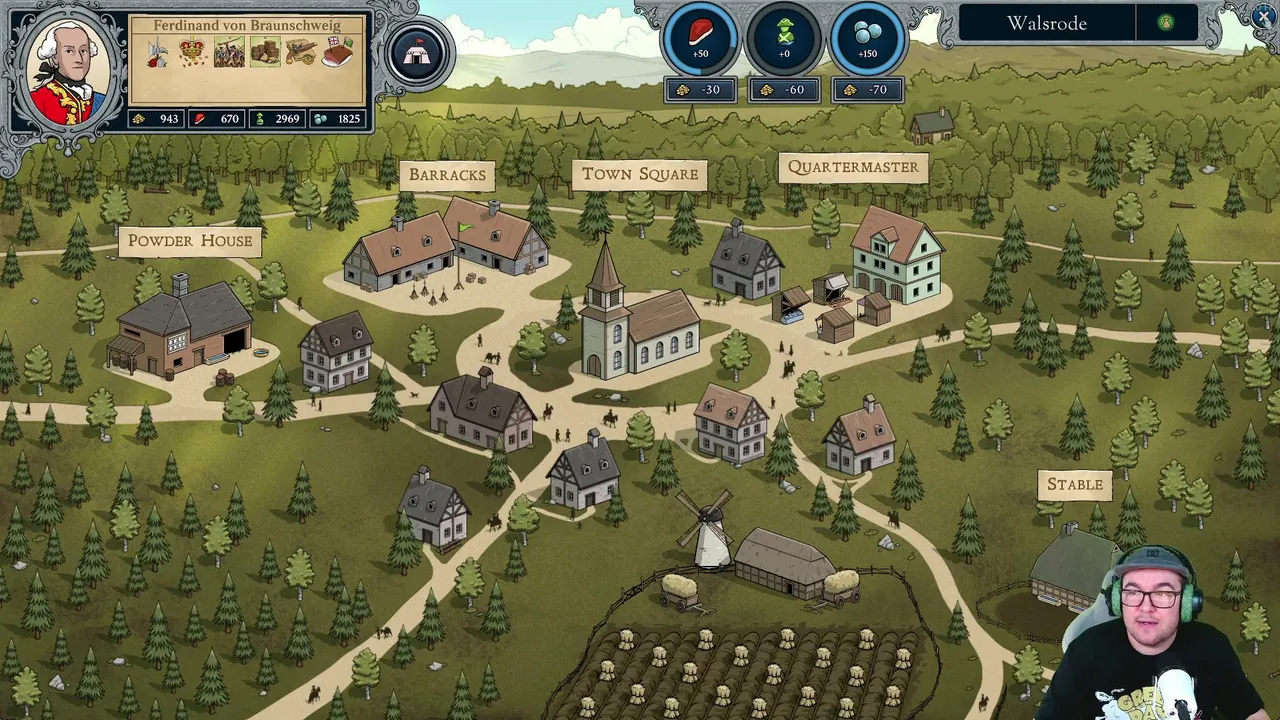The height and width of the screenshot is (720, 1280).
Task: Recruit soldiers with the green soldier button
Action: 784,40
